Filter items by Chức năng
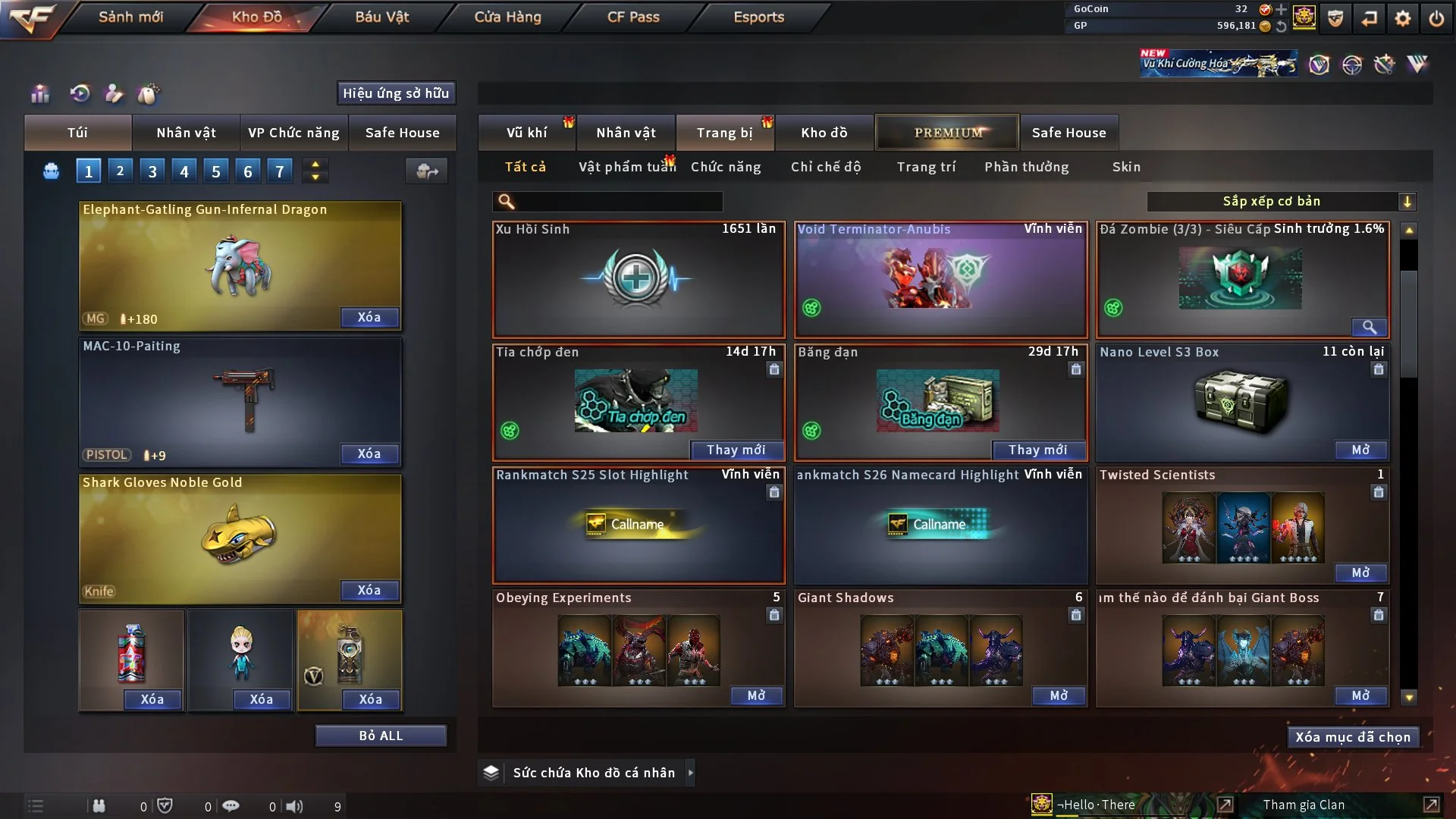Image resolution: width=1456 pixels, height=819 pixels. pos(726,167)
